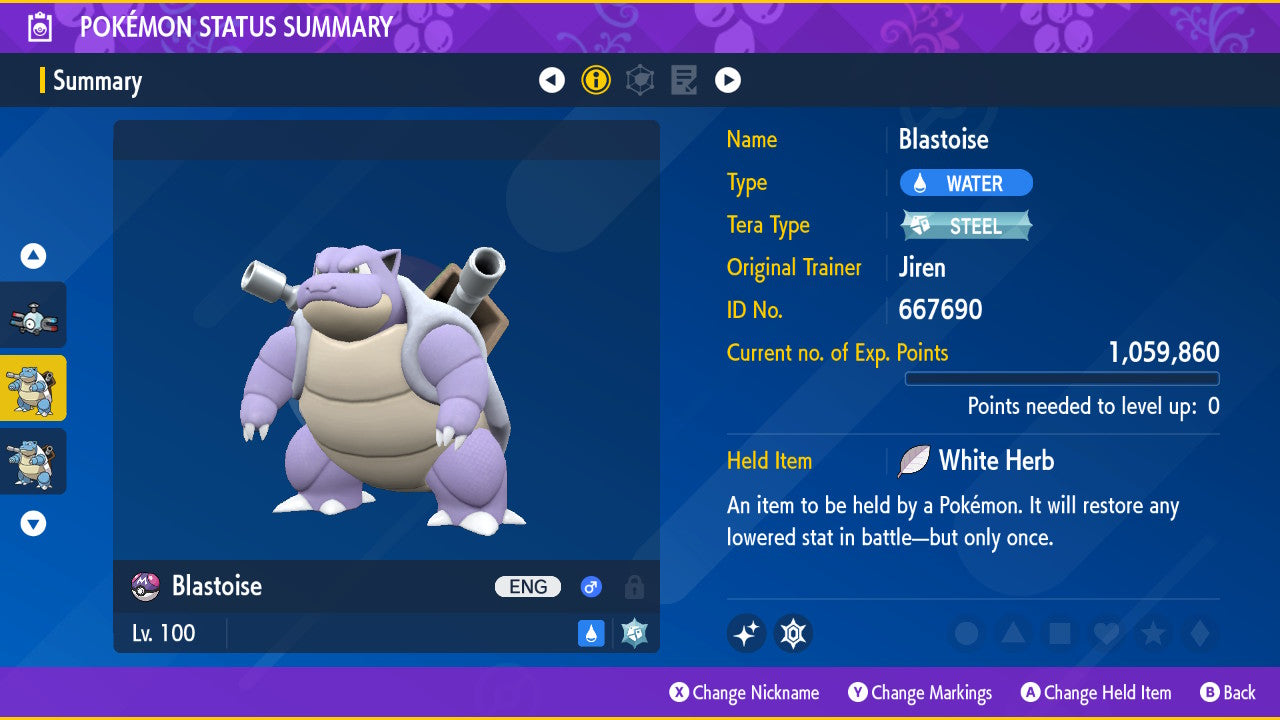Show the next Pokémon with the down arrow
The width and height of the screenshot is (1280, 720).
click(33, 523)
